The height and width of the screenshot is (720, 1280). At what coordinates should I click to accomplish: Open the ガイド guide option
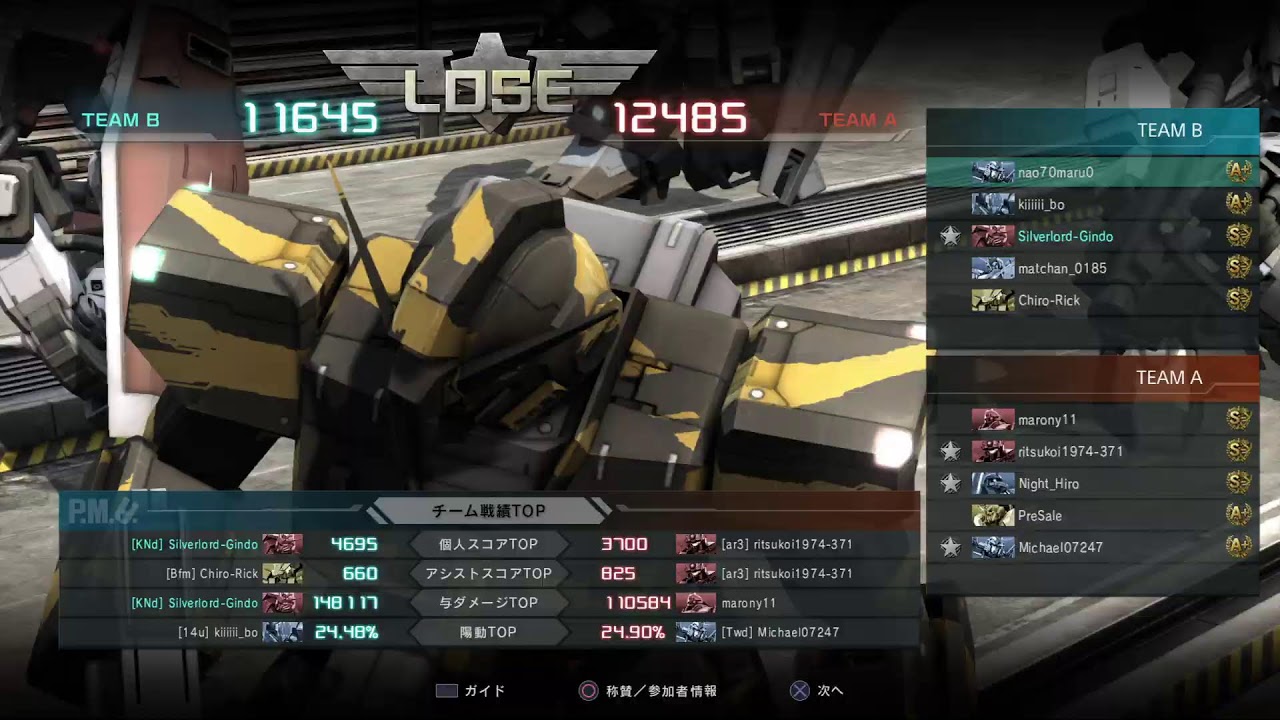tap(471, 691)
